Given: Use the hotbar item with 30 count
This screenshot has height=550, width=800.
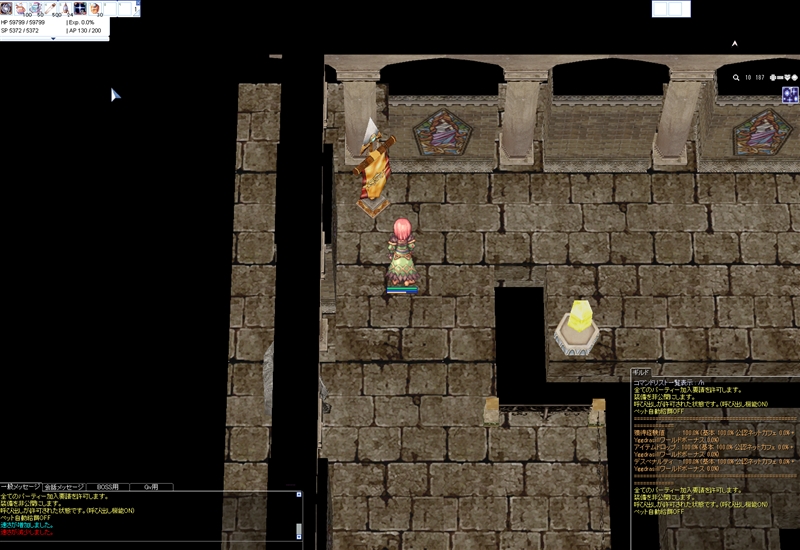Looking at the screenshot, I should coord(96,9).
